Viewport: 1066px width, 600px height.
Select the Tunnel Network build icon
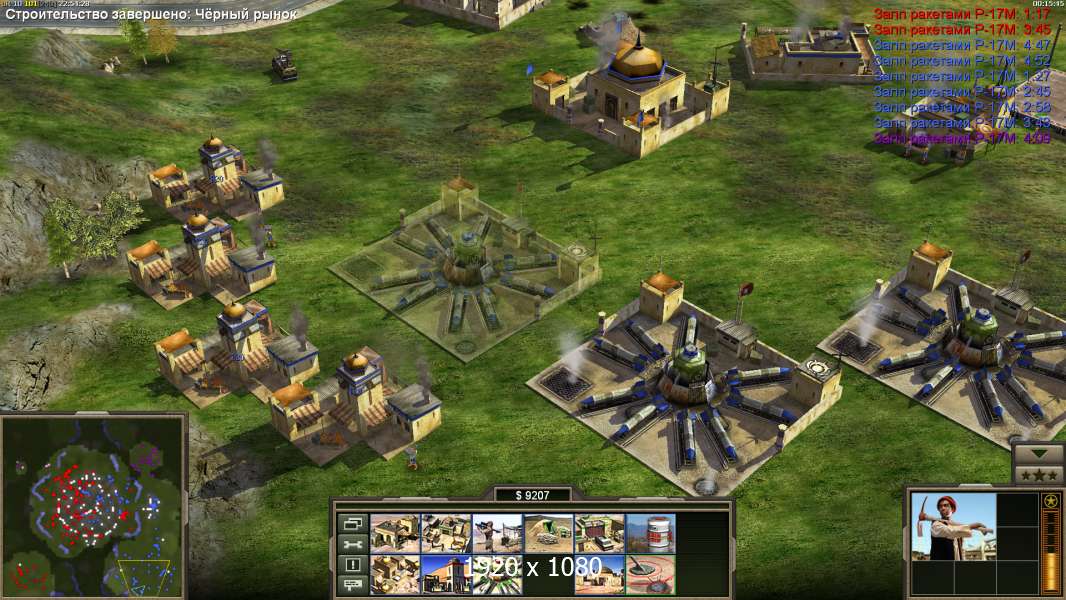547,533
